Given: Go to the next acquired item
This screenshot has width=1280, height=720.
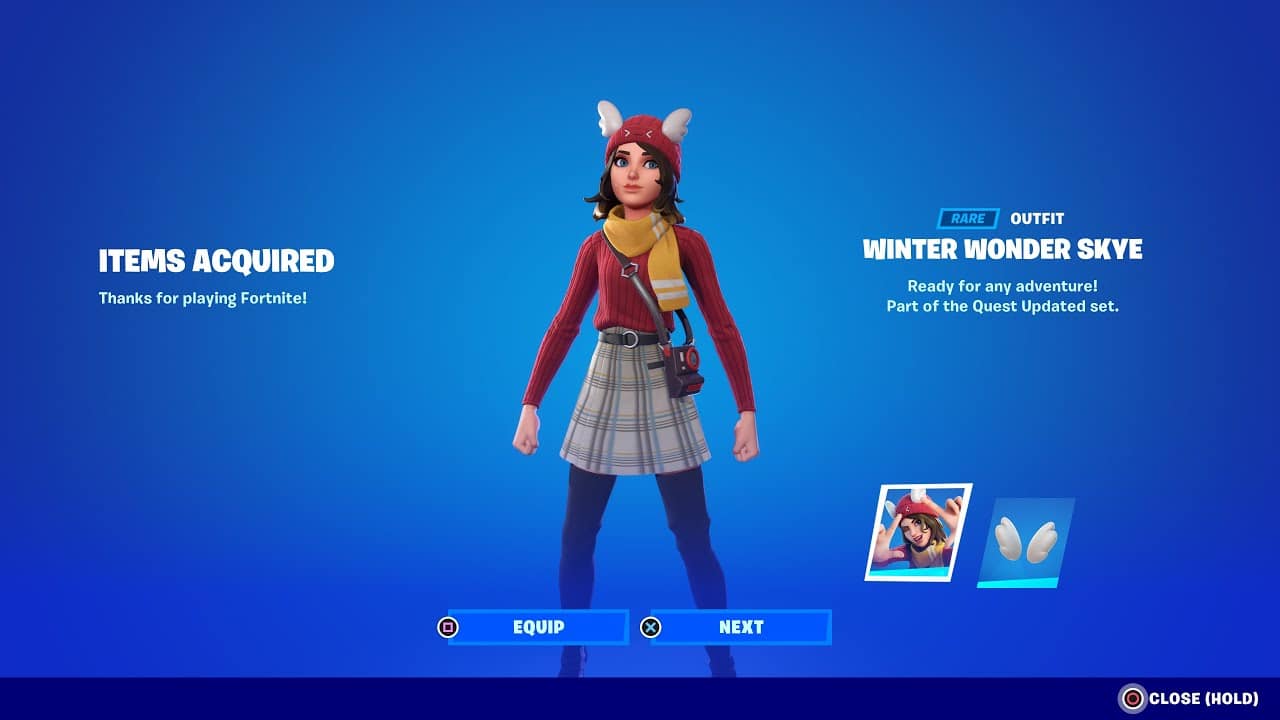Looking at the screenshot, I should (x=740, y=627).
